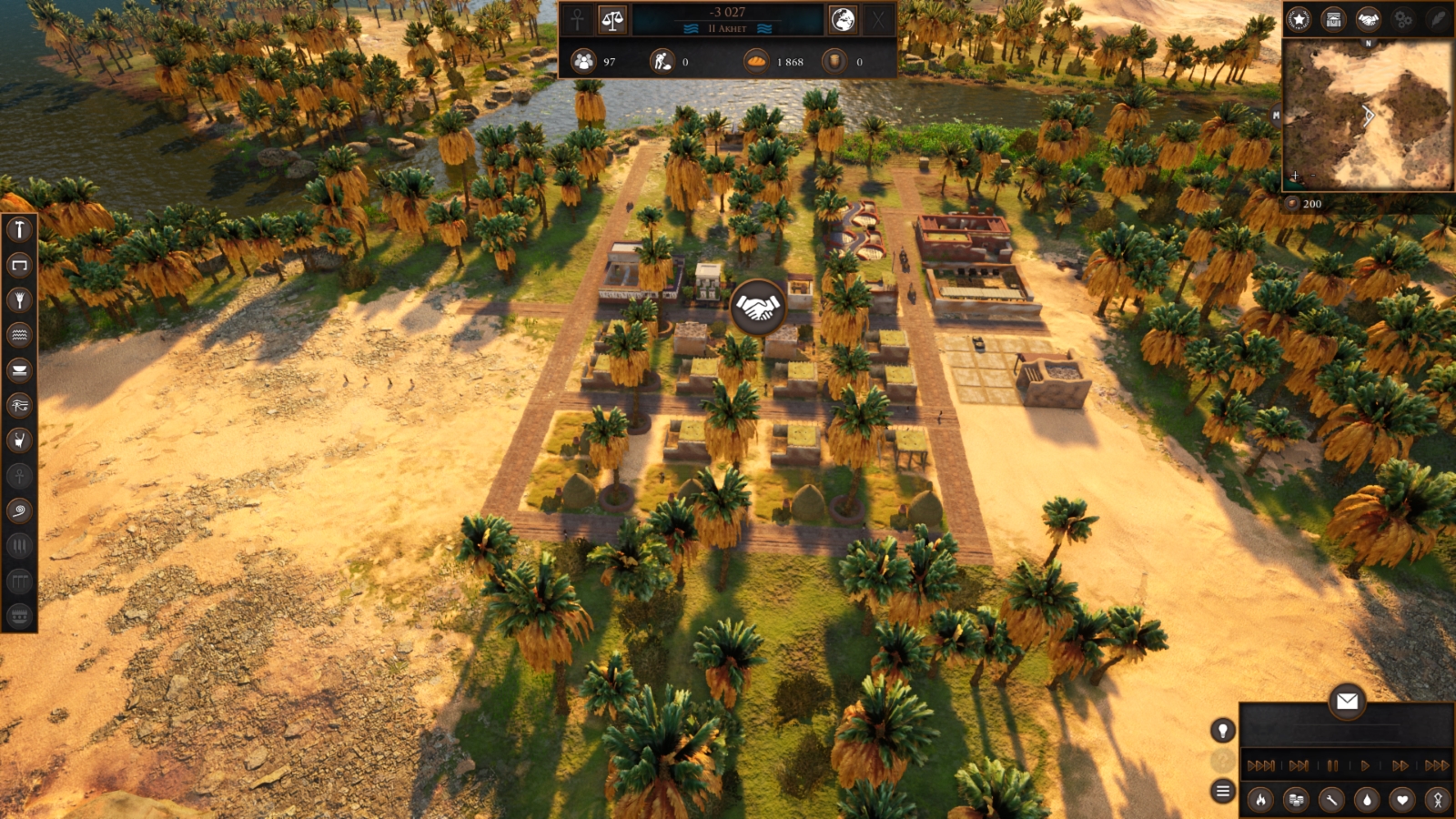Show hints with the lightbulb button
The height and width of the screenshot is (819, 1456).
point(1222,730)
